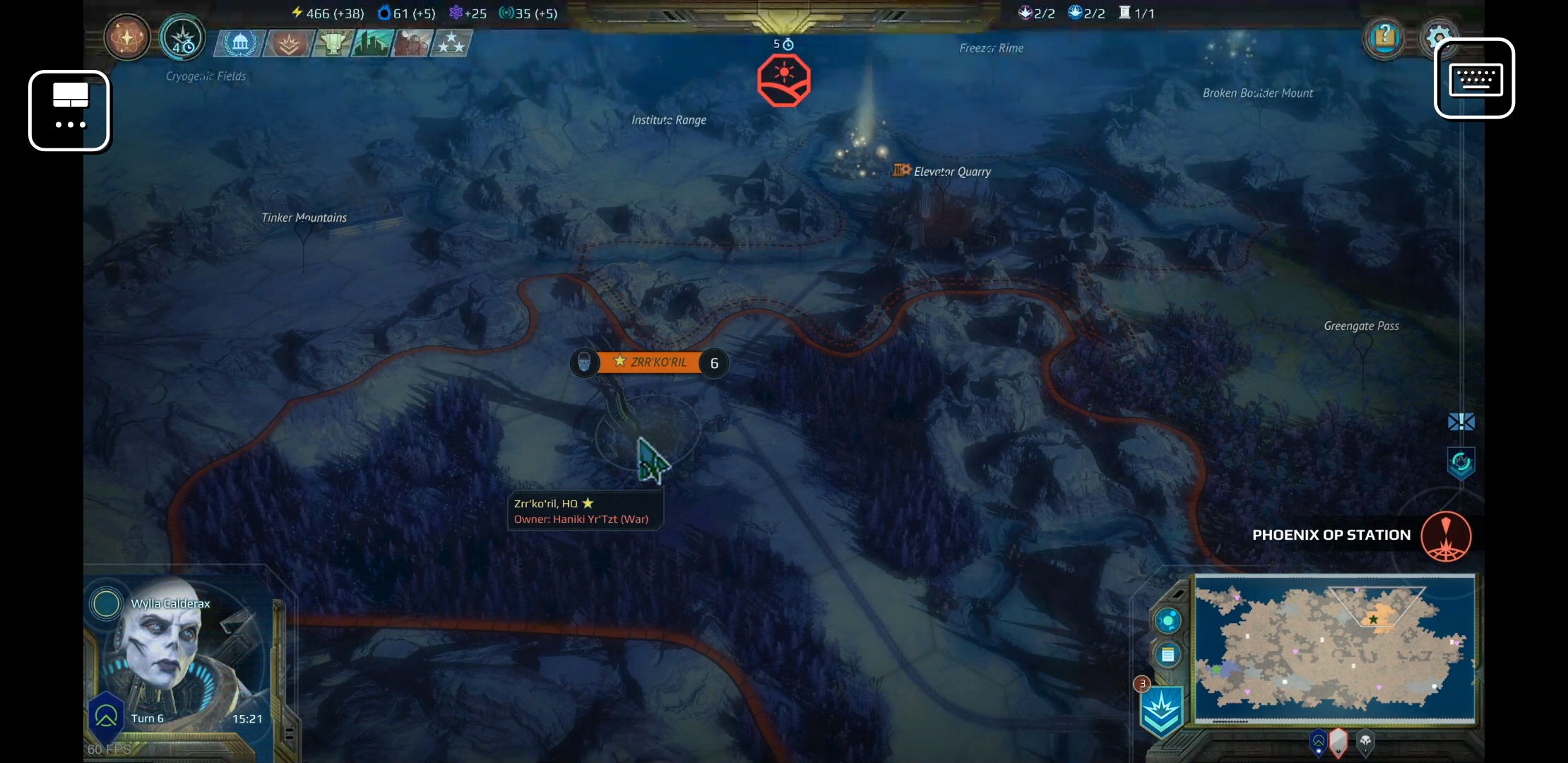Open the on-screen keyboard overlay icon

tap(1475, 79)
